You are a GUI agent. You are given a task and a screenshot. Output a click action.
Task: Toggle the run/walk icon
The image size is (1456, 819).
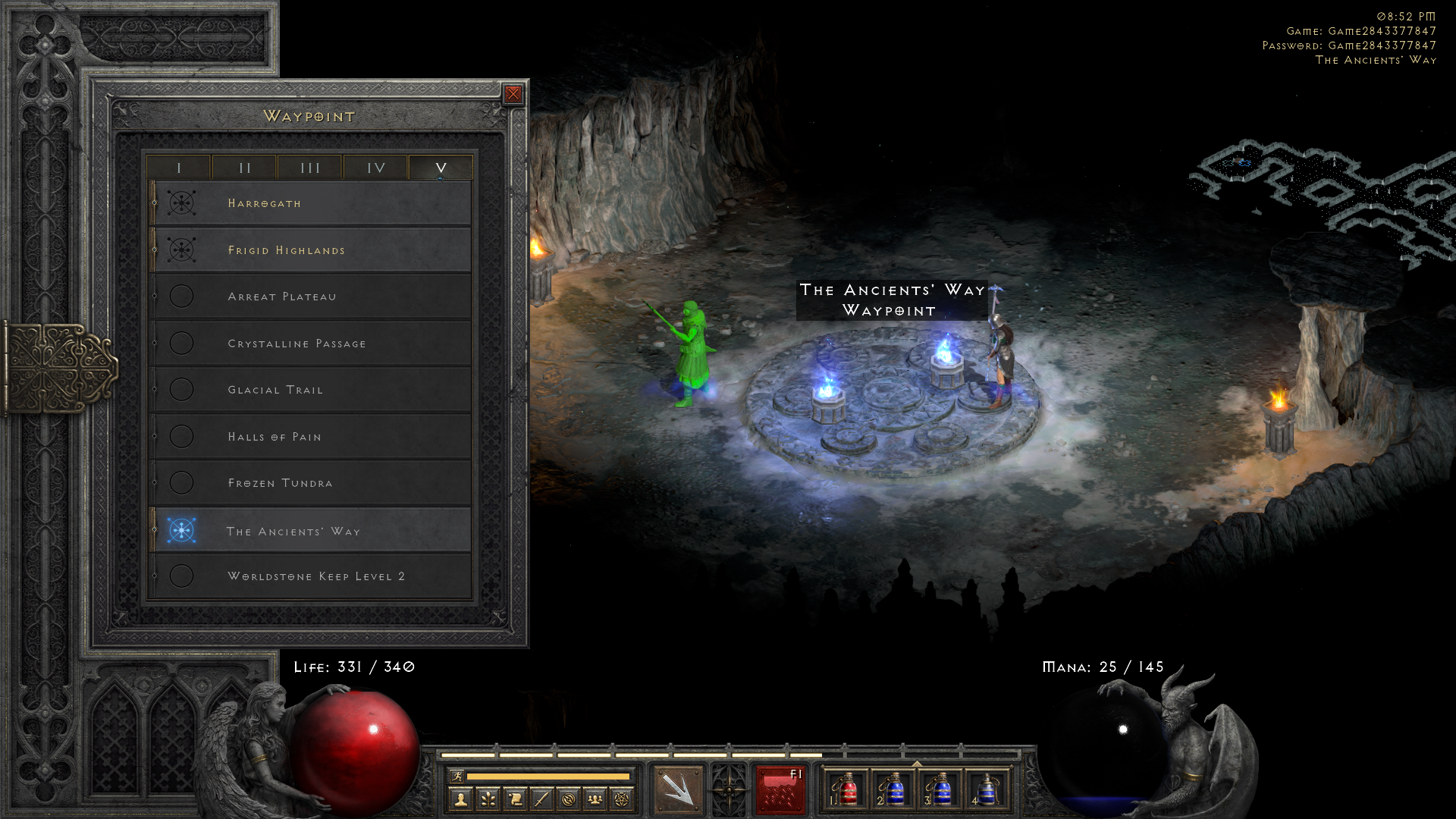[x=457, y=776]
